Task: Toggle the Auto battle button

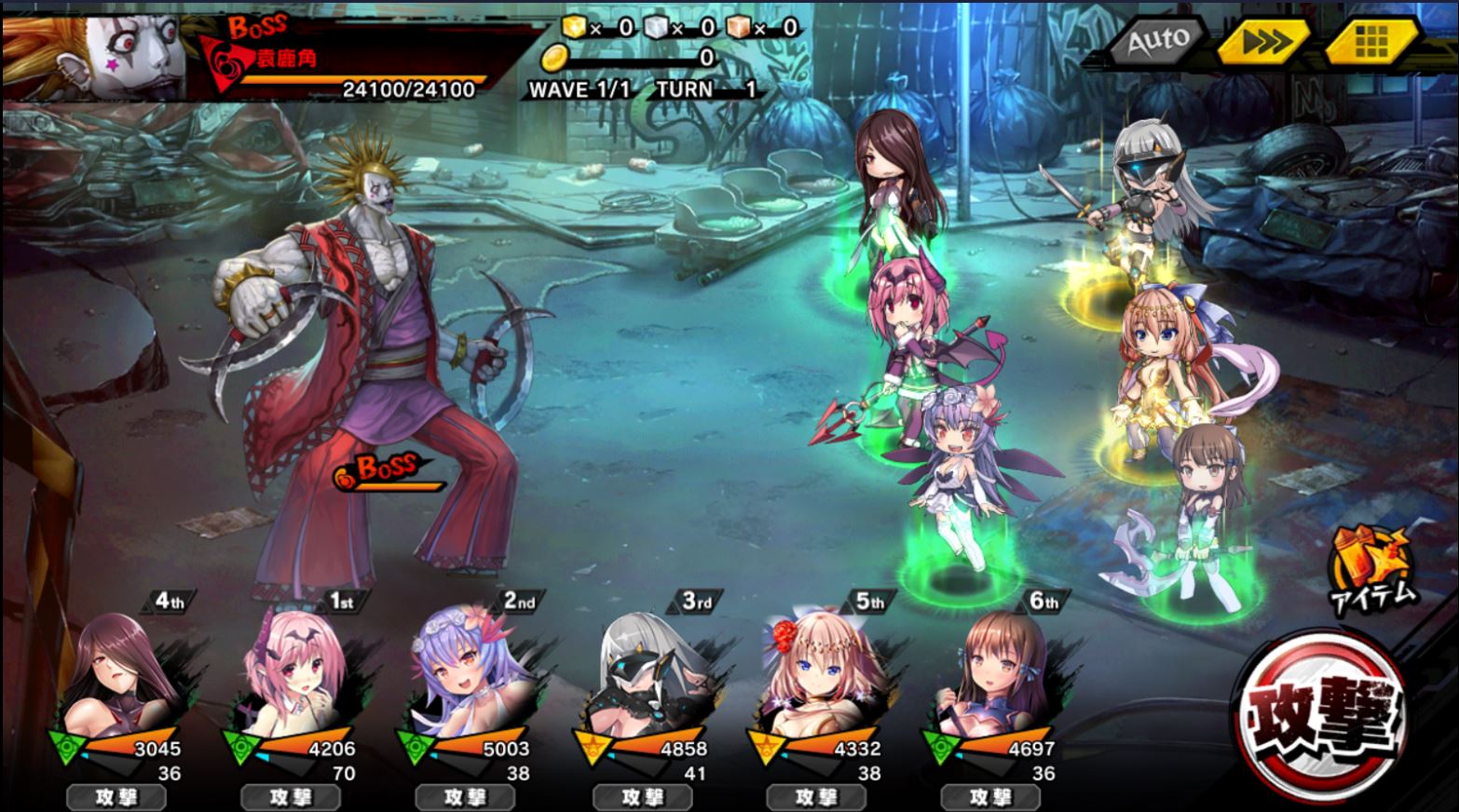Action: pos(1157,41)
